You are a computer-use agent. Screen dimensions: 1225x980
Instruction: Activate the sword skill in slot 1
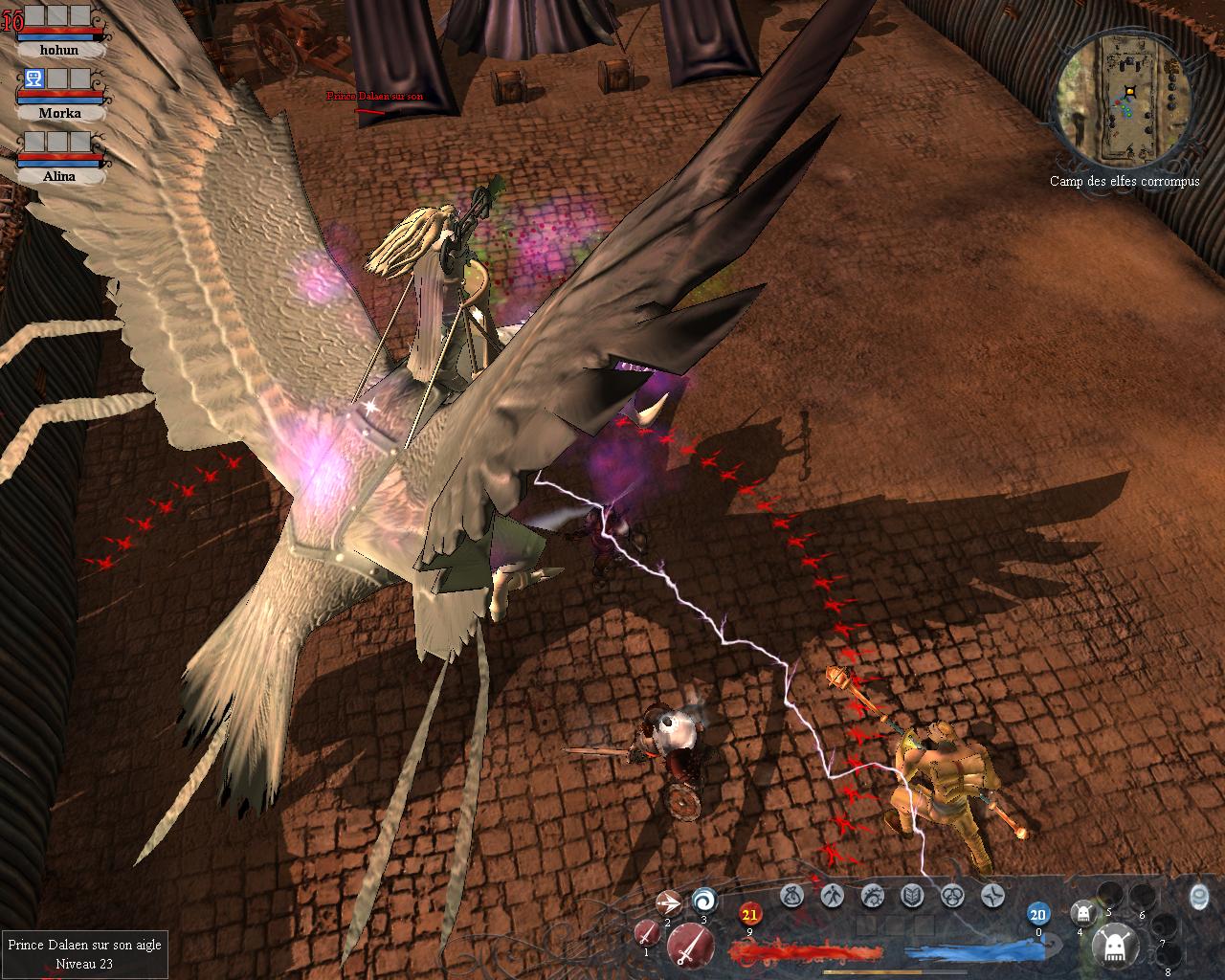(648, 930)
